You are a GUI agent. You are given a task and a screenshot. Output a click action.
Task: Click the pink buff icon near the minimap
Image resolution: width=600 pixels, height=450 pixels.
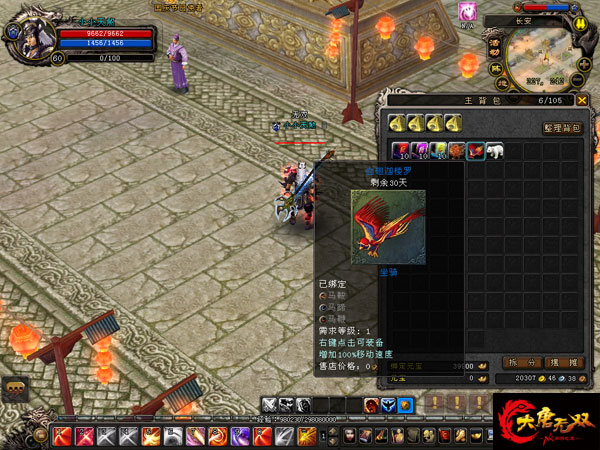[466, 12]
